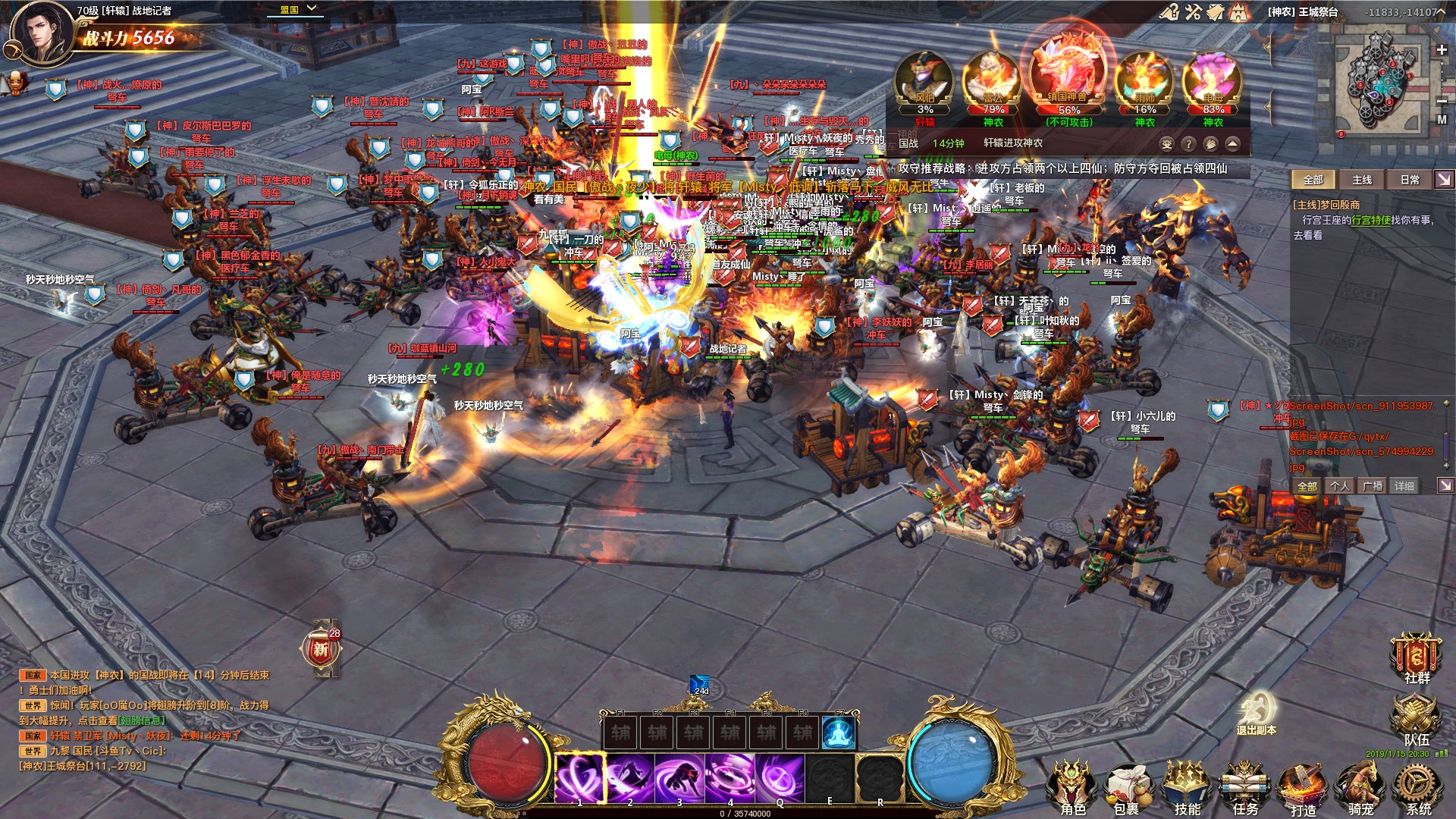The image size is (1456, 819).
Task: Zoom in the minimap with plus button
Action: pyautogui.click(x=1442, y=50)
